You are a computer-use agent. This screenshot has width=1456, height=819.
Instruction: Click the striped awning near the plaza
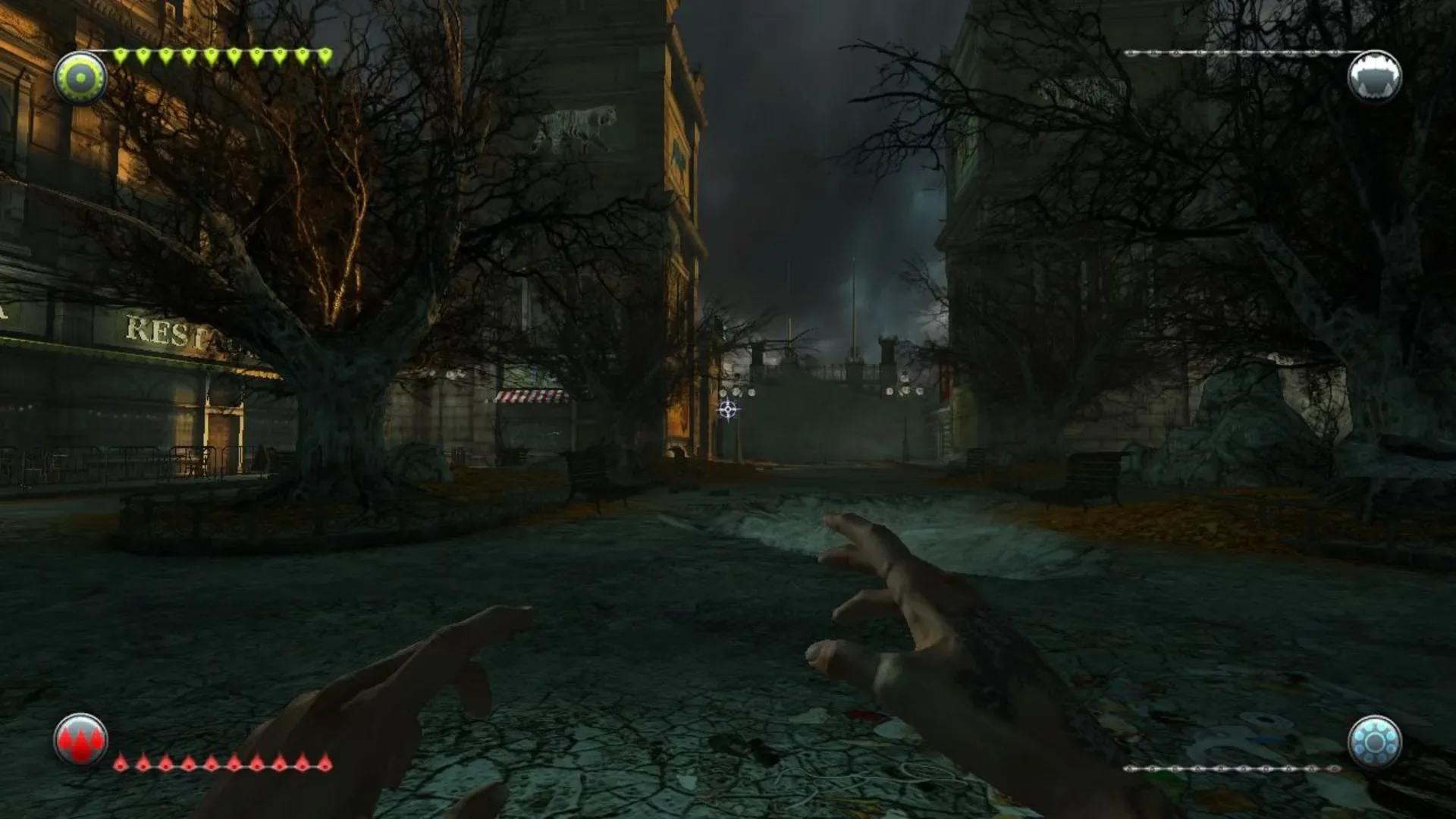point(534,397)
